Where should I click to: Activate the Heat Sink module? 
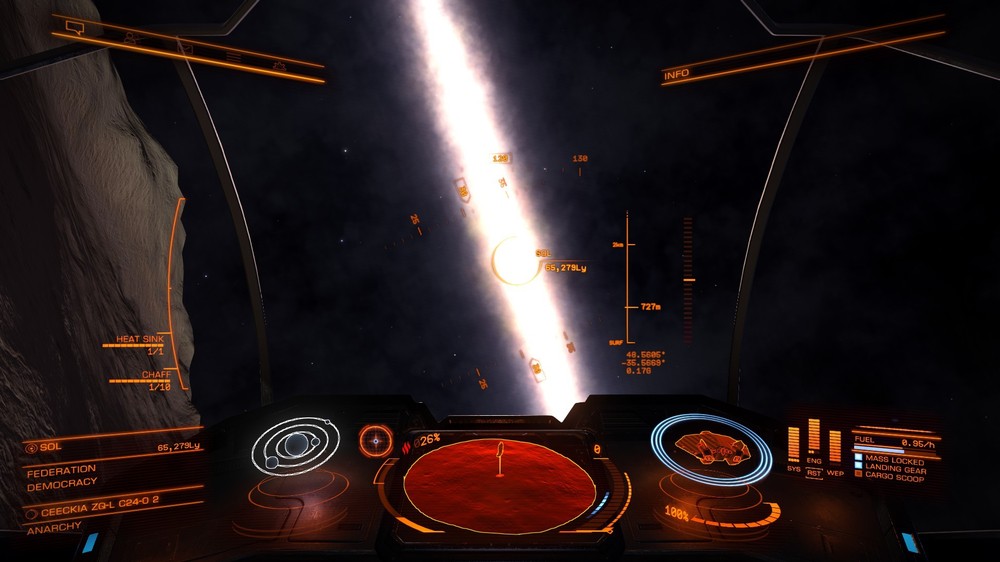click(140, 344)
